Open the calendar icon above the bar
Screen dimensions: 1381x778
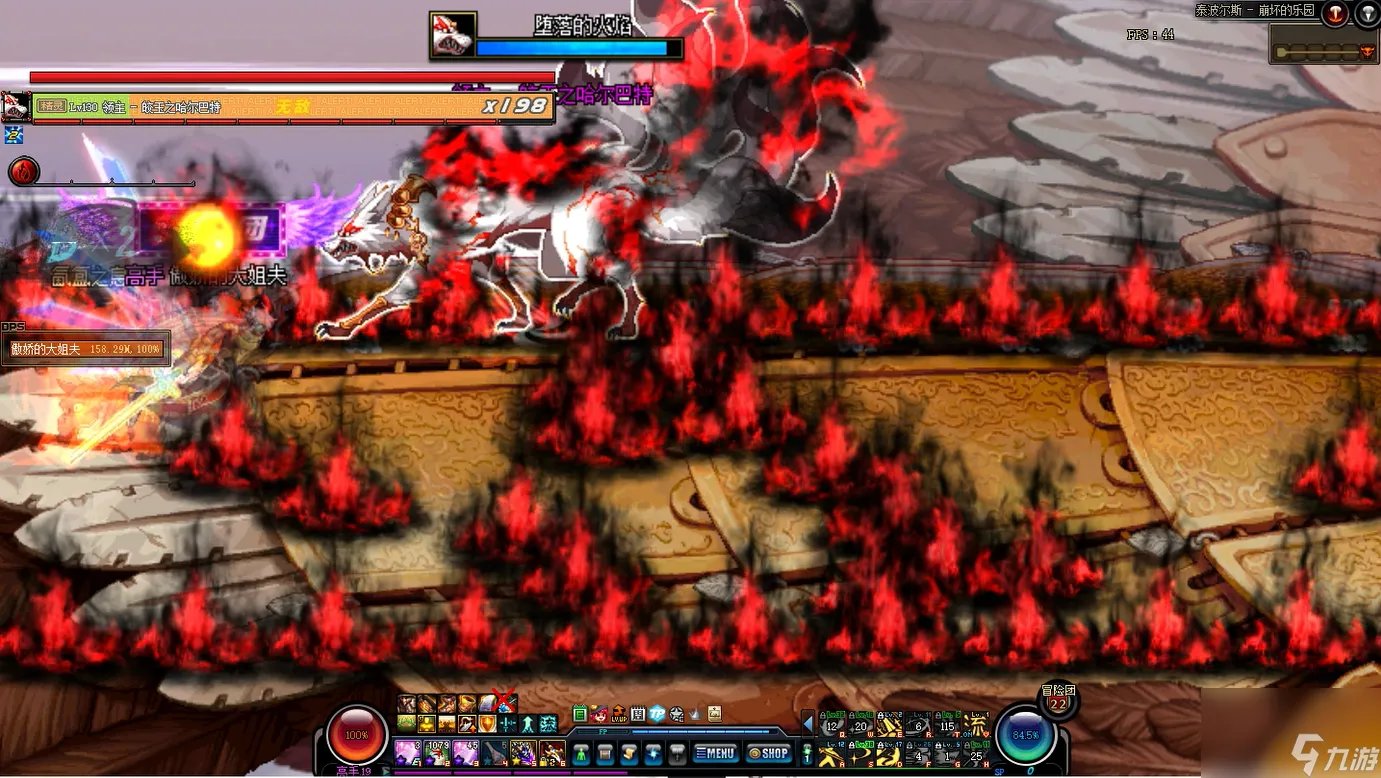coord(637,713)
